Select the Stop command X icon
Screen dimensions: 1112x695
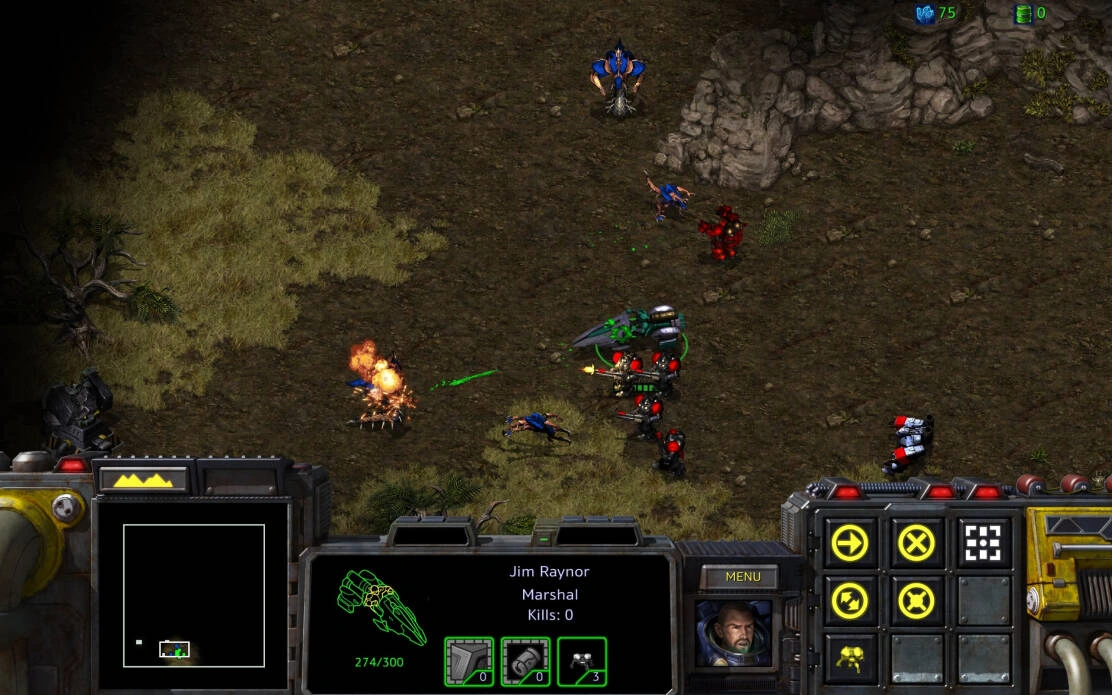pyautogui.click(x=915, y=543)
